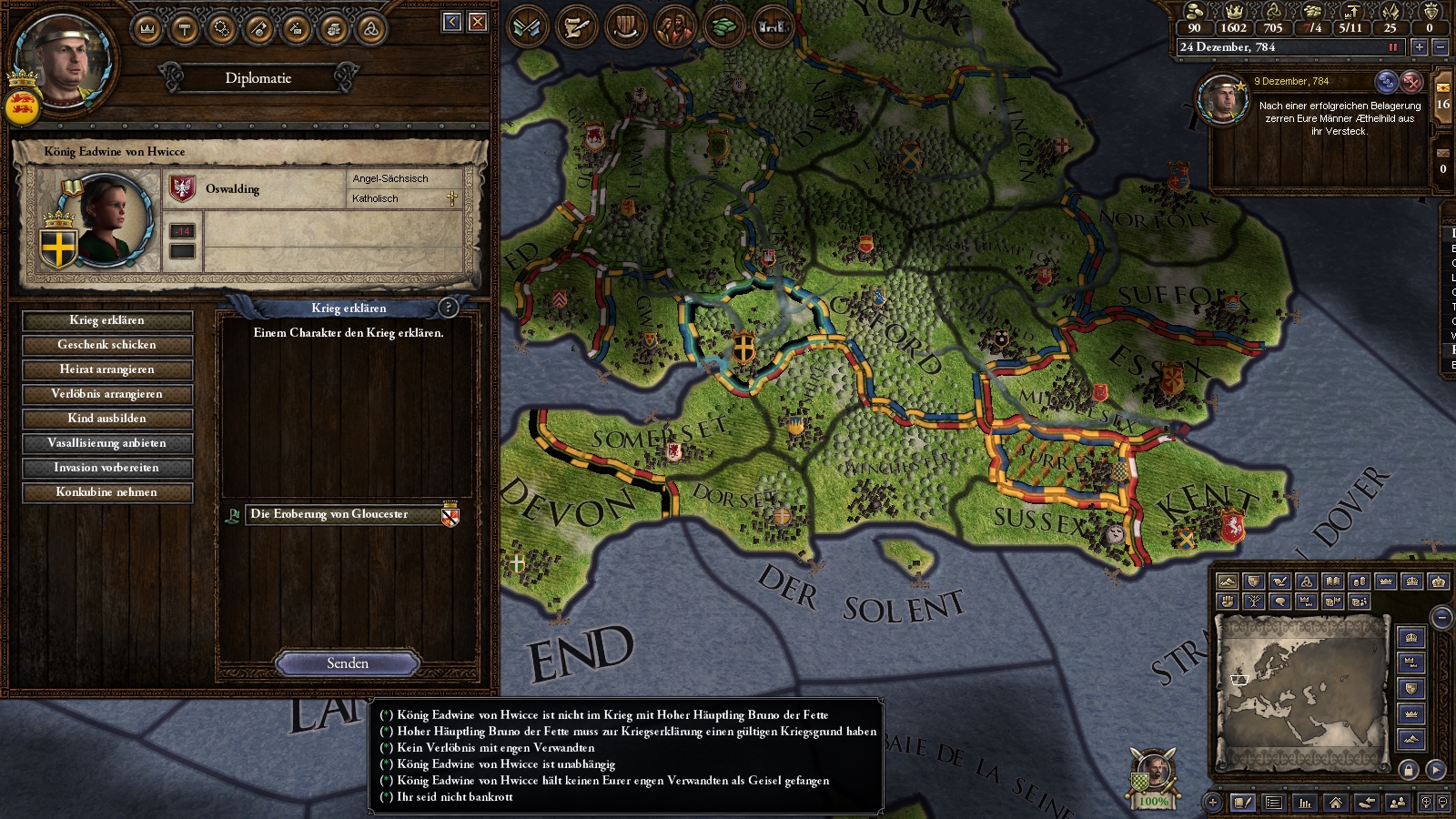Select Konkubine nehmen
Screen dimensions: 1456x819
click(107, 492)
